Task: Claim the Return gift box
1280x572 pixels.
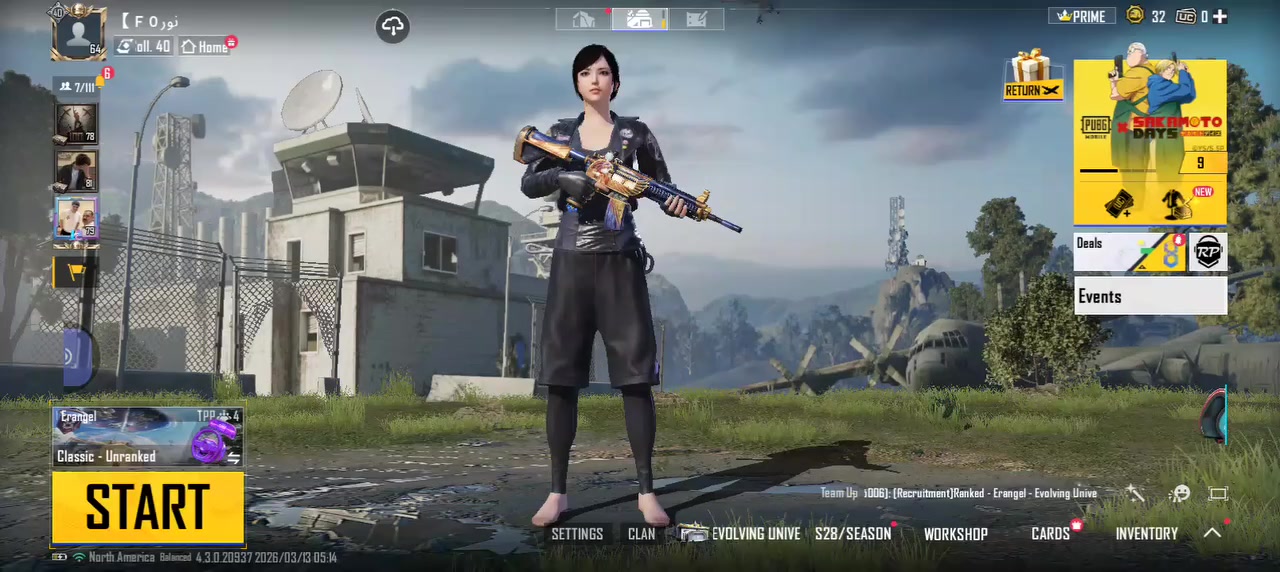Action: pyautogui.click(x=1031, y=75)
